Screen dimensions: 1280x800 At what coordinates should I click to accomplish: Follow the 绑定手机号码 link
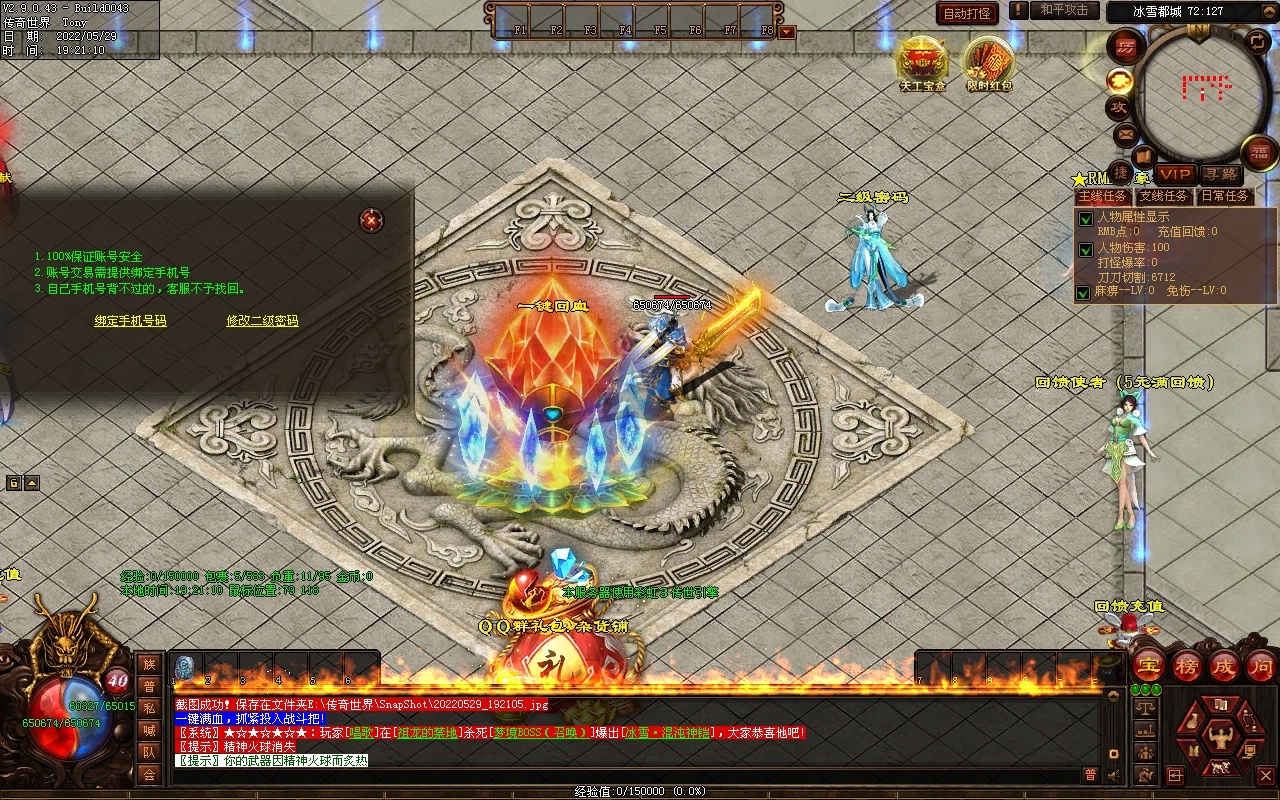[130, 321]
